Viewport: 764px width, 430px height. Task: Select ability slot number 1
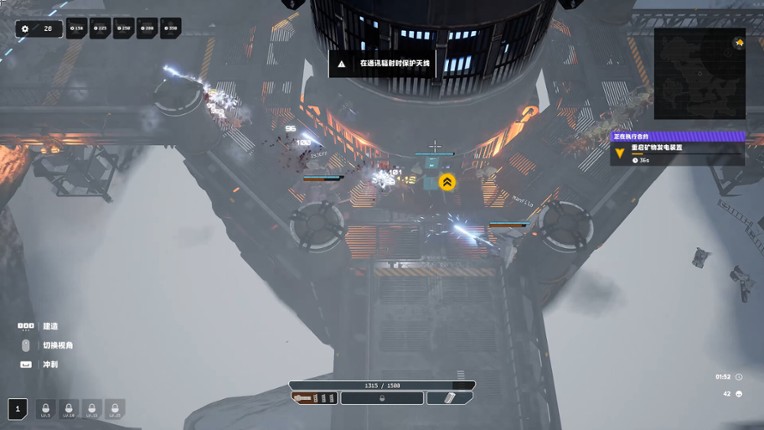17,408
